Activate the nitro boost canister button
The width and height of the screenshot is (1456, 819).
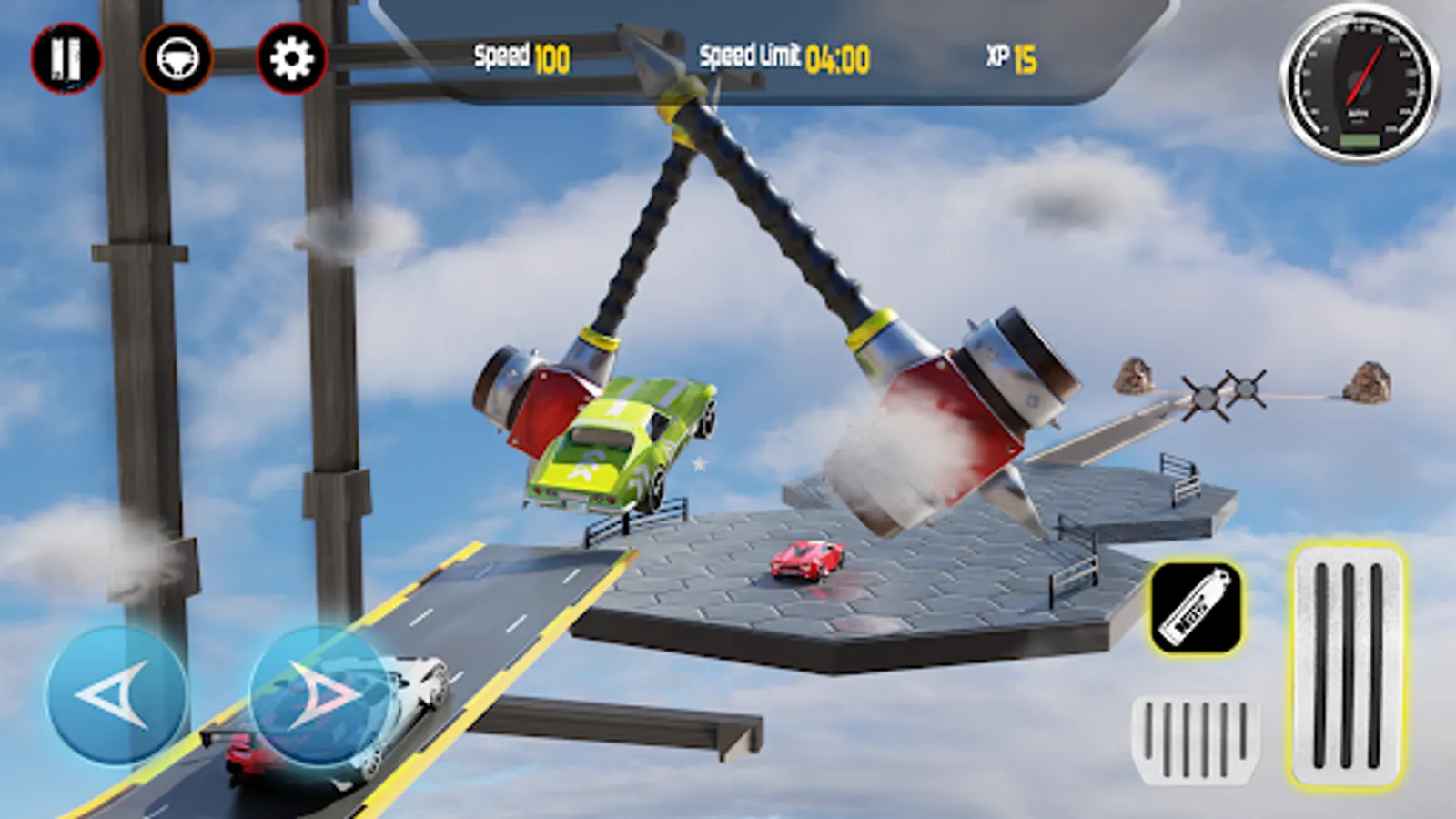tap(1196, 607)
